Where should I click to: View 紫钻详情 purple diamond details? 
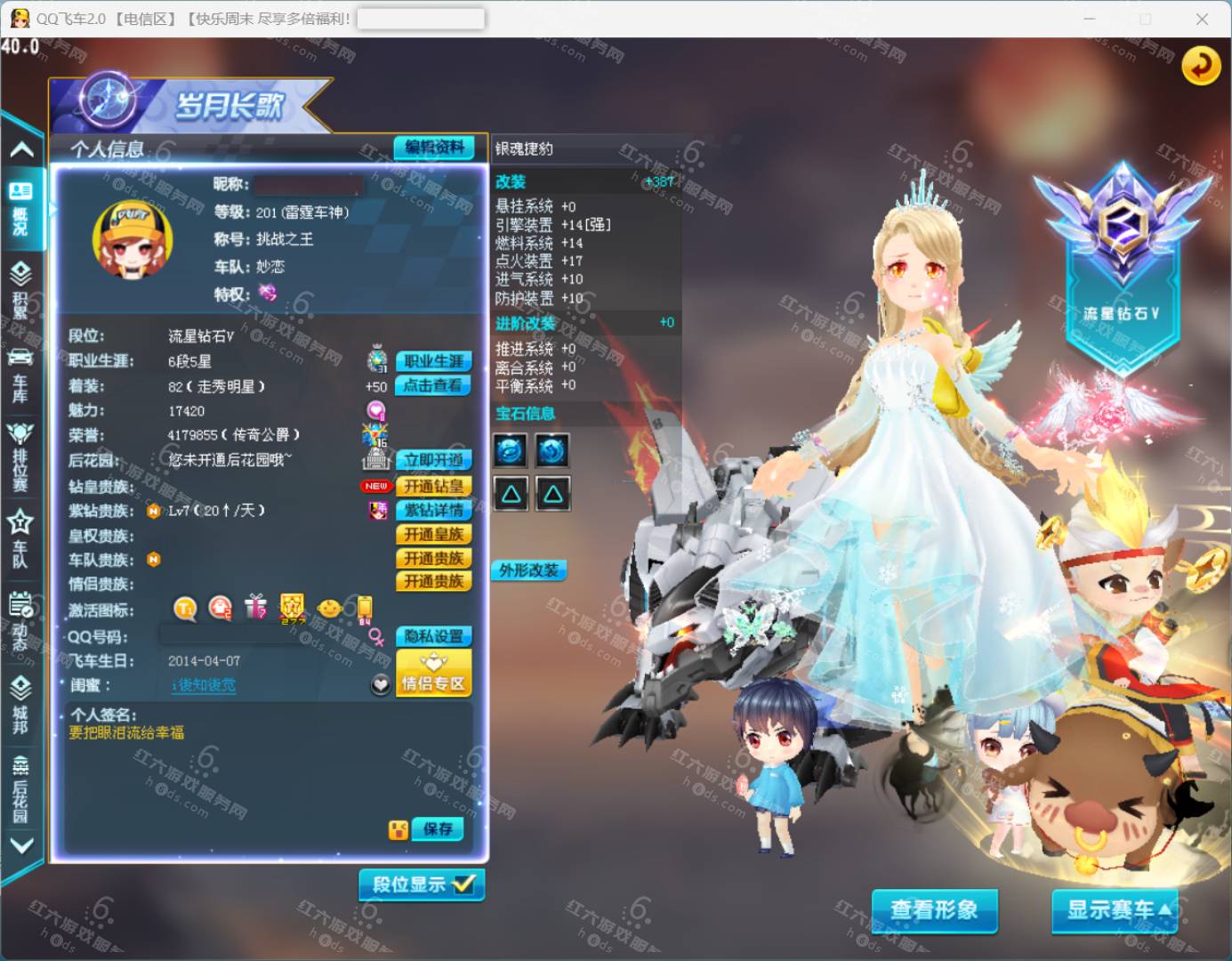click(x=433, y=510)
